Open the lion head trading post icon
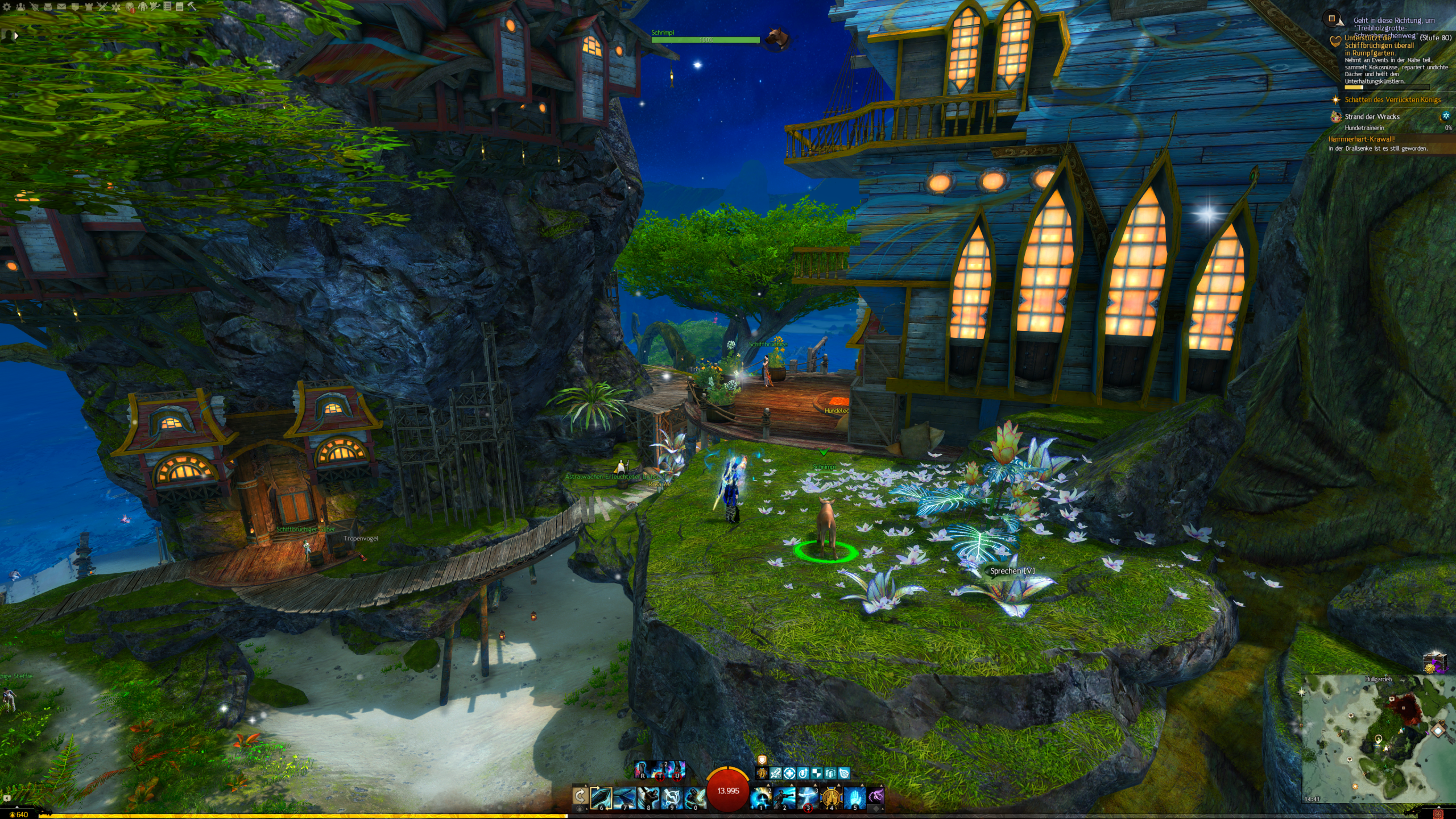This screenshot has height=819, width=1456. 130,7
